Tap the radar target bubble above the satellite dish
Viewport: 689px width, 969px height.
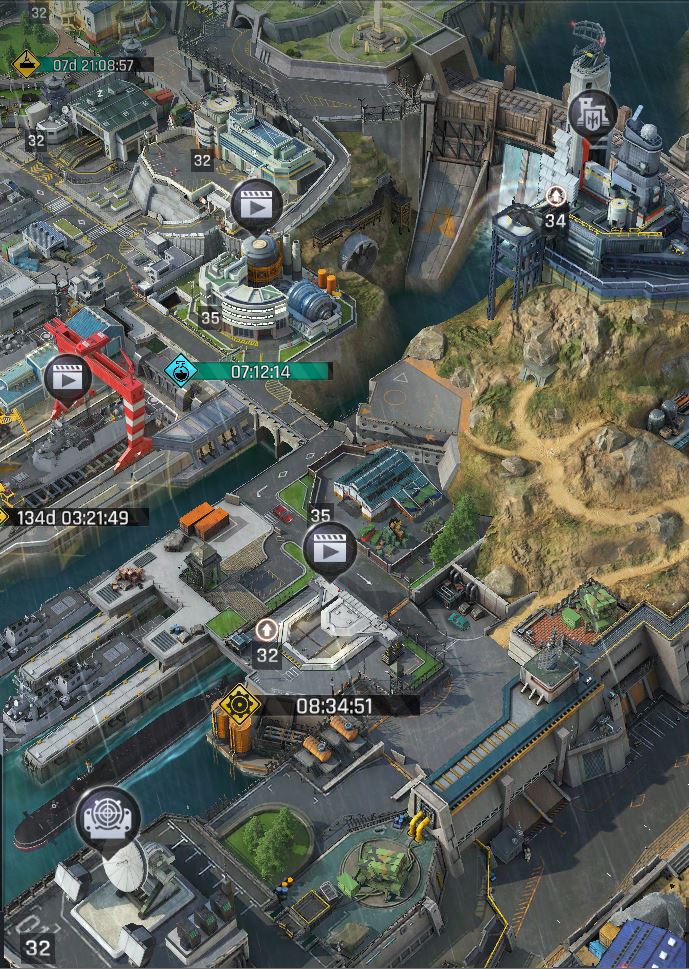click(108, 817)
